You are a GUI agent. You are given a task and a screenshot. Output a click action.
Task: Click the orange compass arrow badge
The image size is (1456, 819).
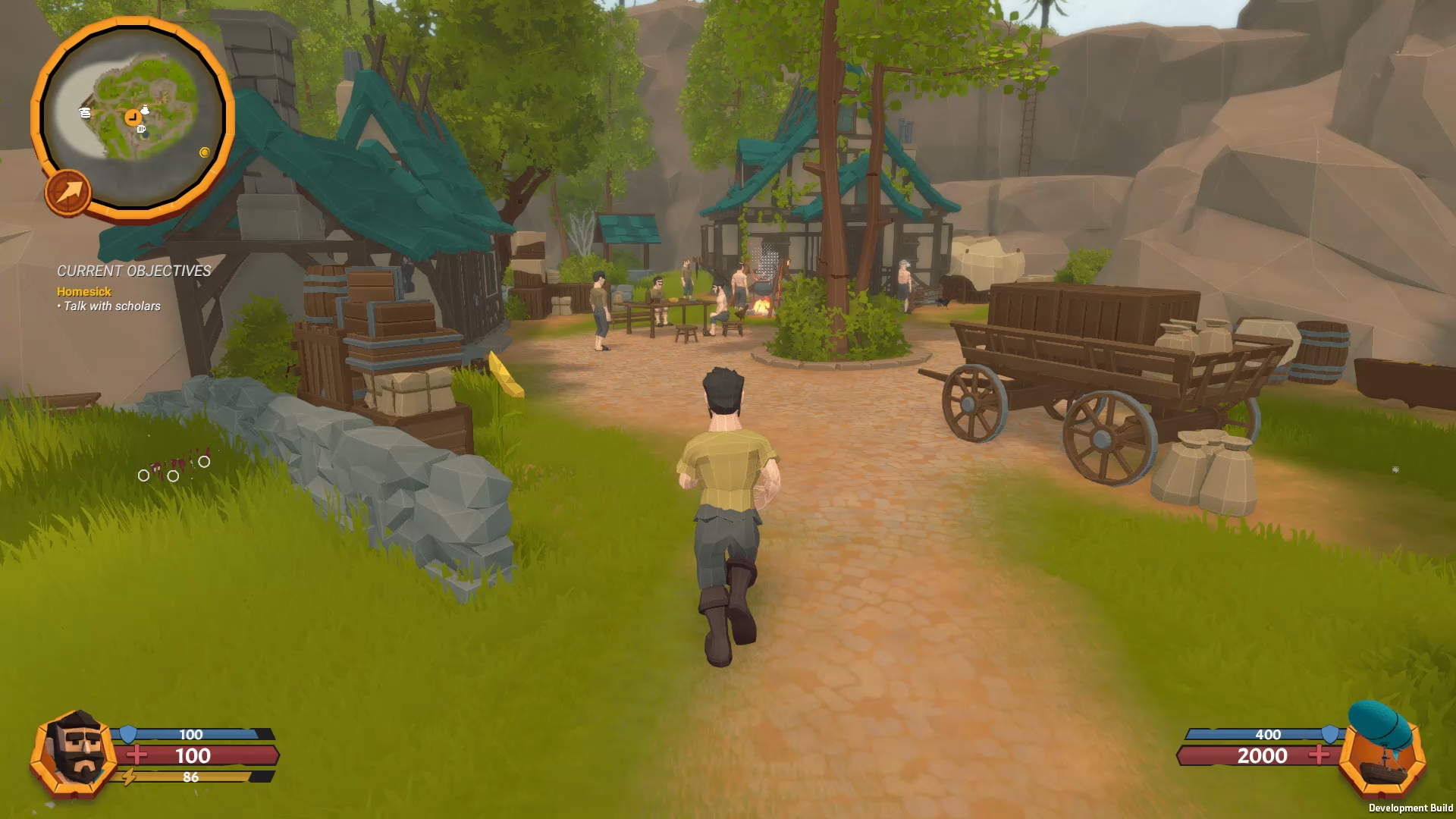tap(67, 193)
